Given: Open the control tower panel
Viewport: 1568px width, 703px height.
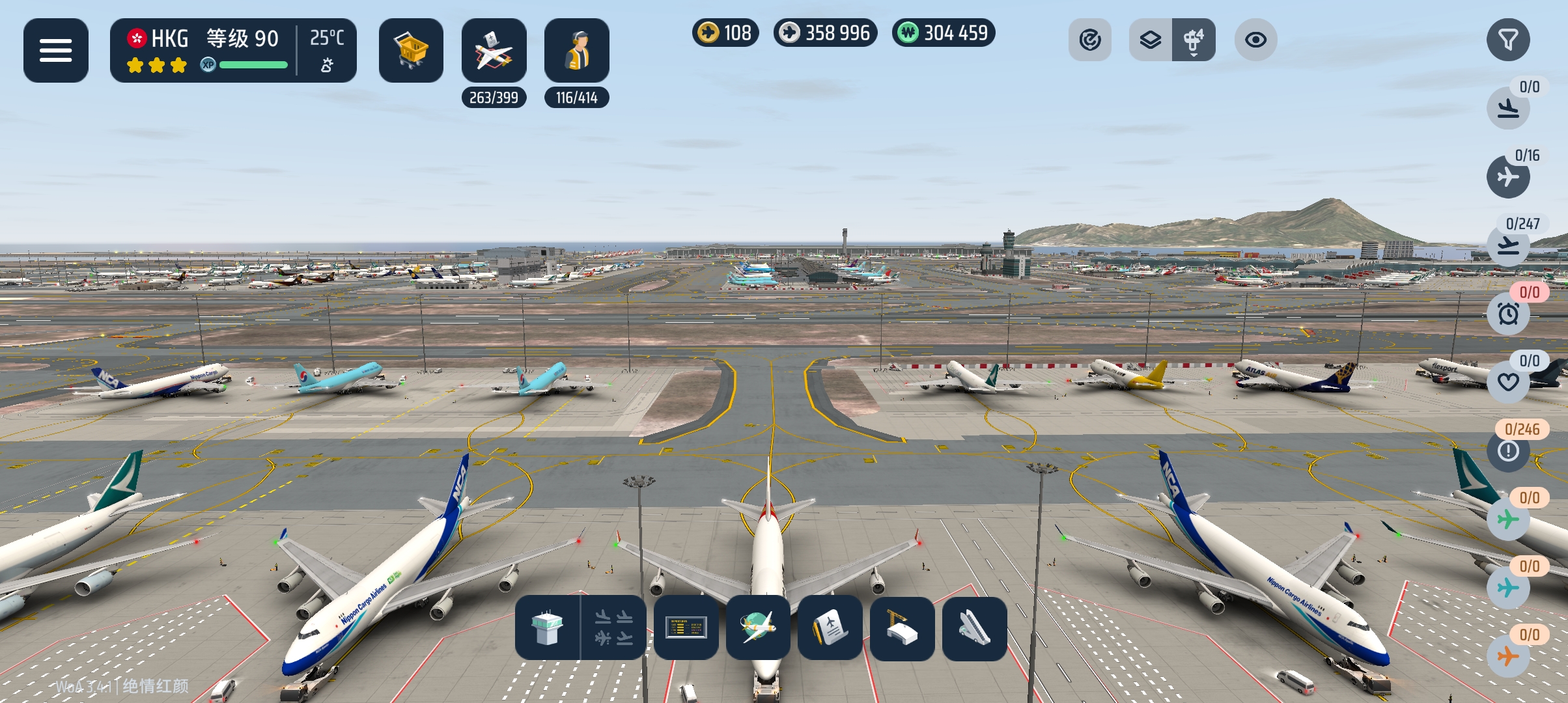Looking at the screenshot, I should coord(547,628).
